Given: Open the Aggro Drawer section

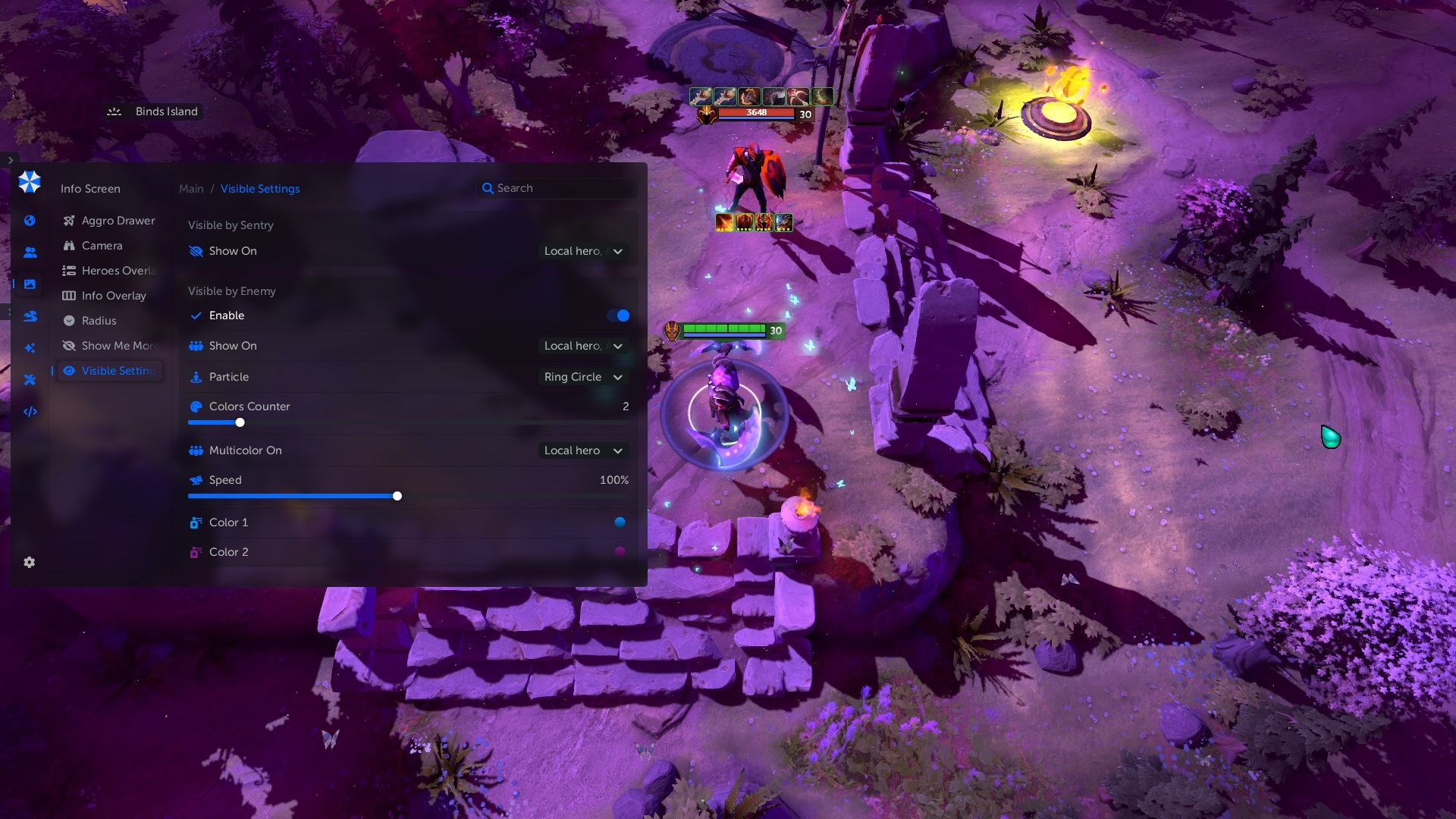Looking at the screenshot, I should coord(118,221).
